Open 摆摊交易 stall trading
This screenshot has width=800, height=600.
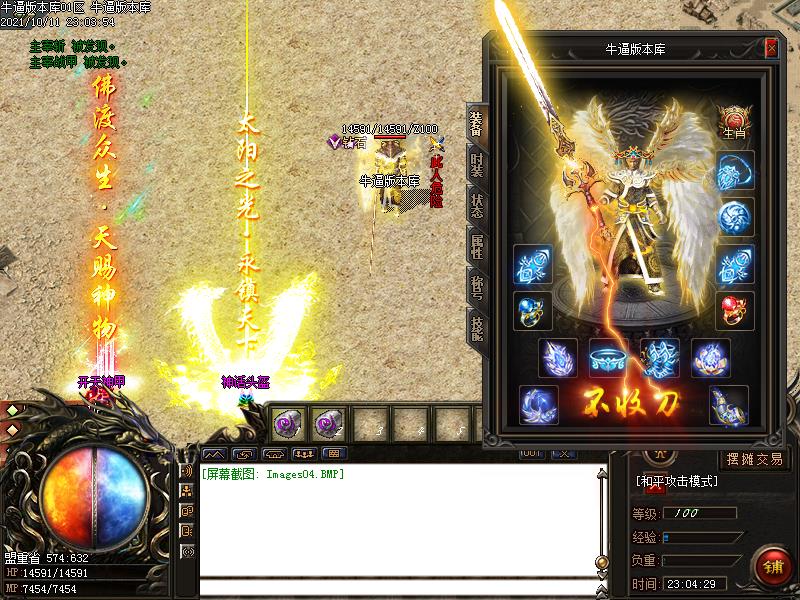coord(754,460)
